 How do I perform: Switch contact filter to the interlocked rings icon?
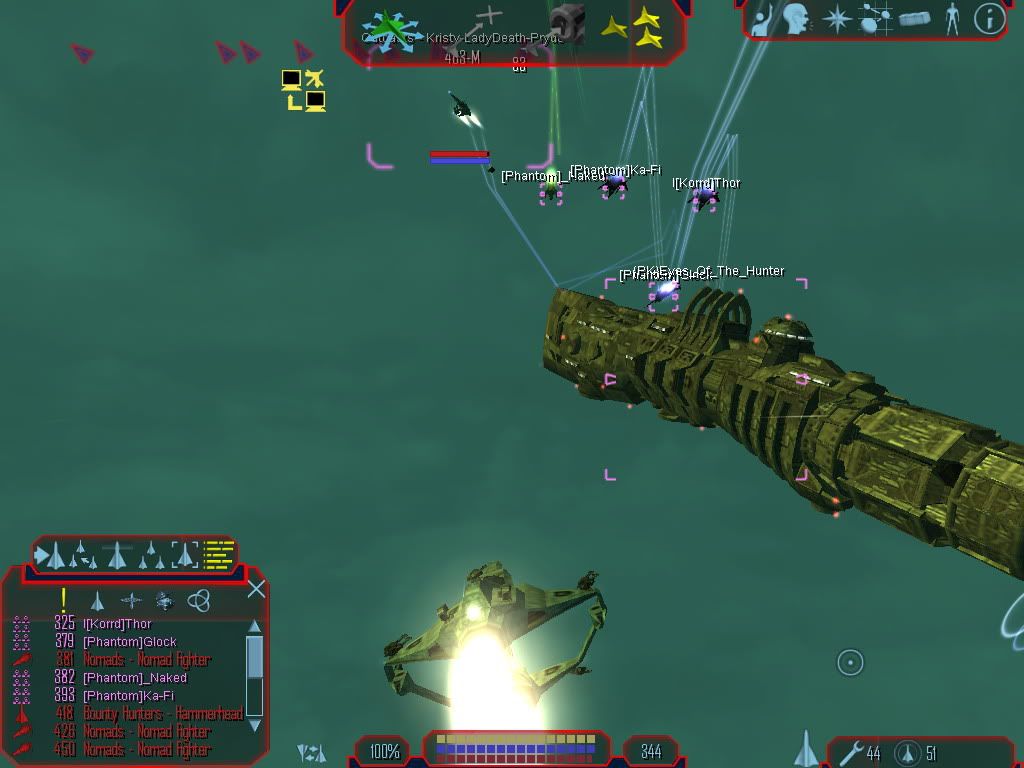(199, 600)
